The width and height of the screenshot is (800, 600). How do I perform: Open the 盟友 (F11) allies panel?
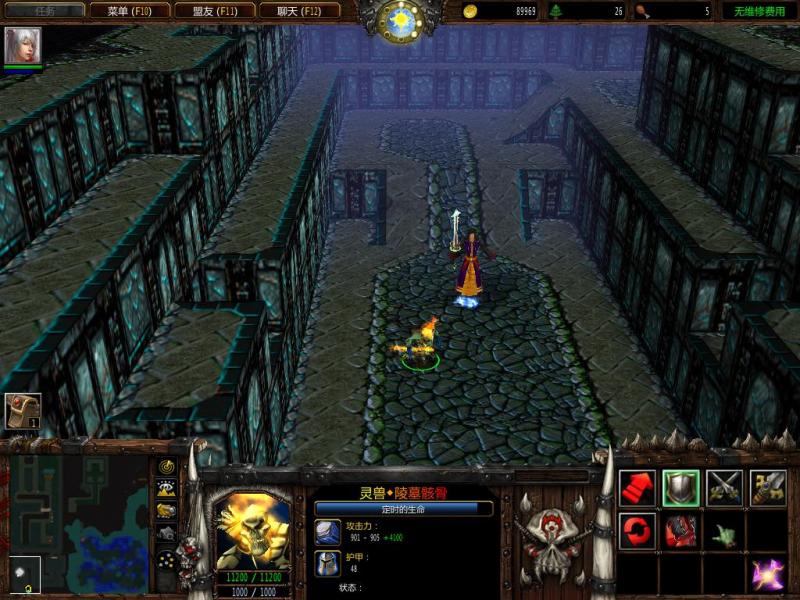214,11
